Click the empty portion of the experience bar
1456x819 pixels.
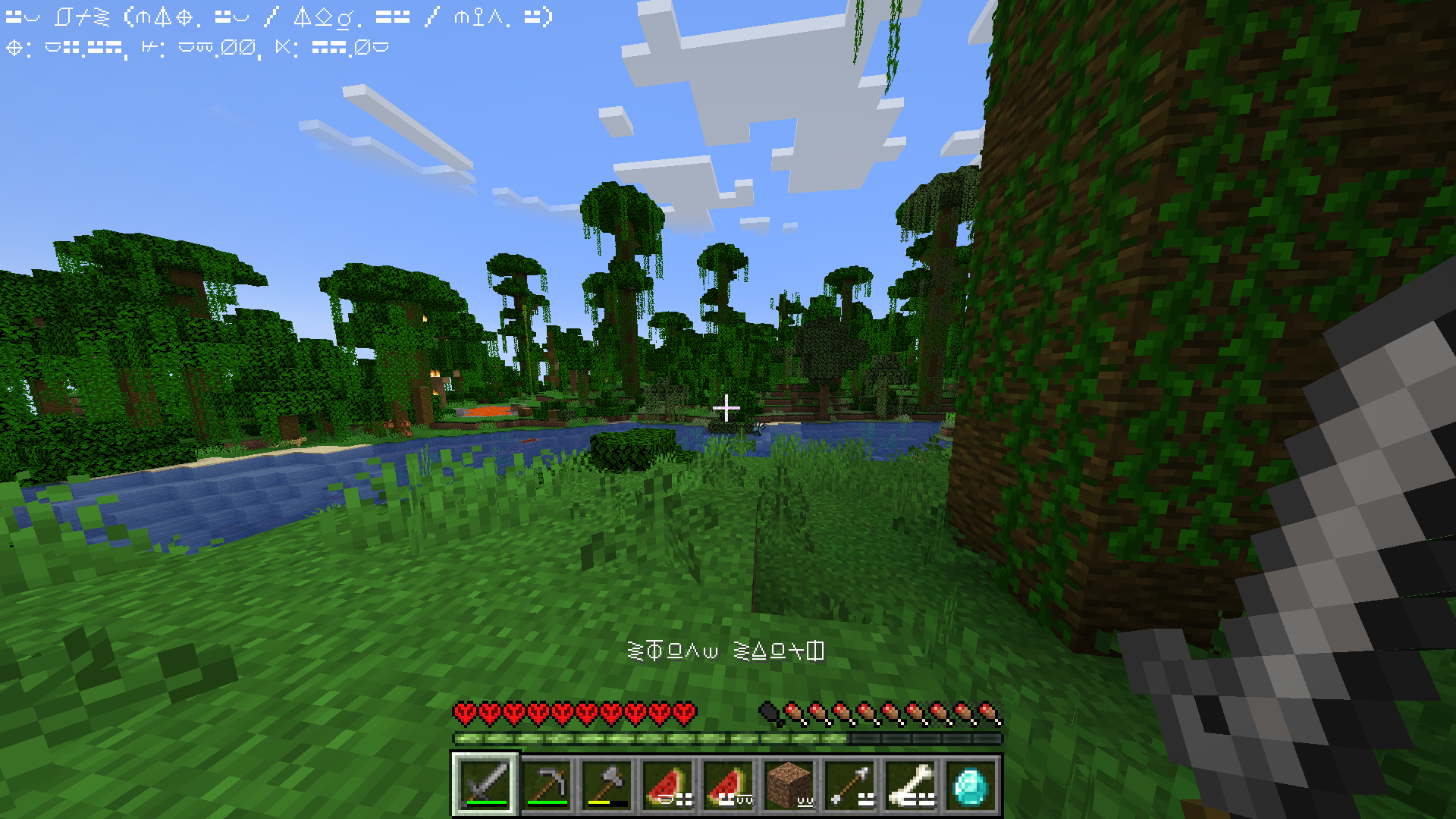(925, 737)
